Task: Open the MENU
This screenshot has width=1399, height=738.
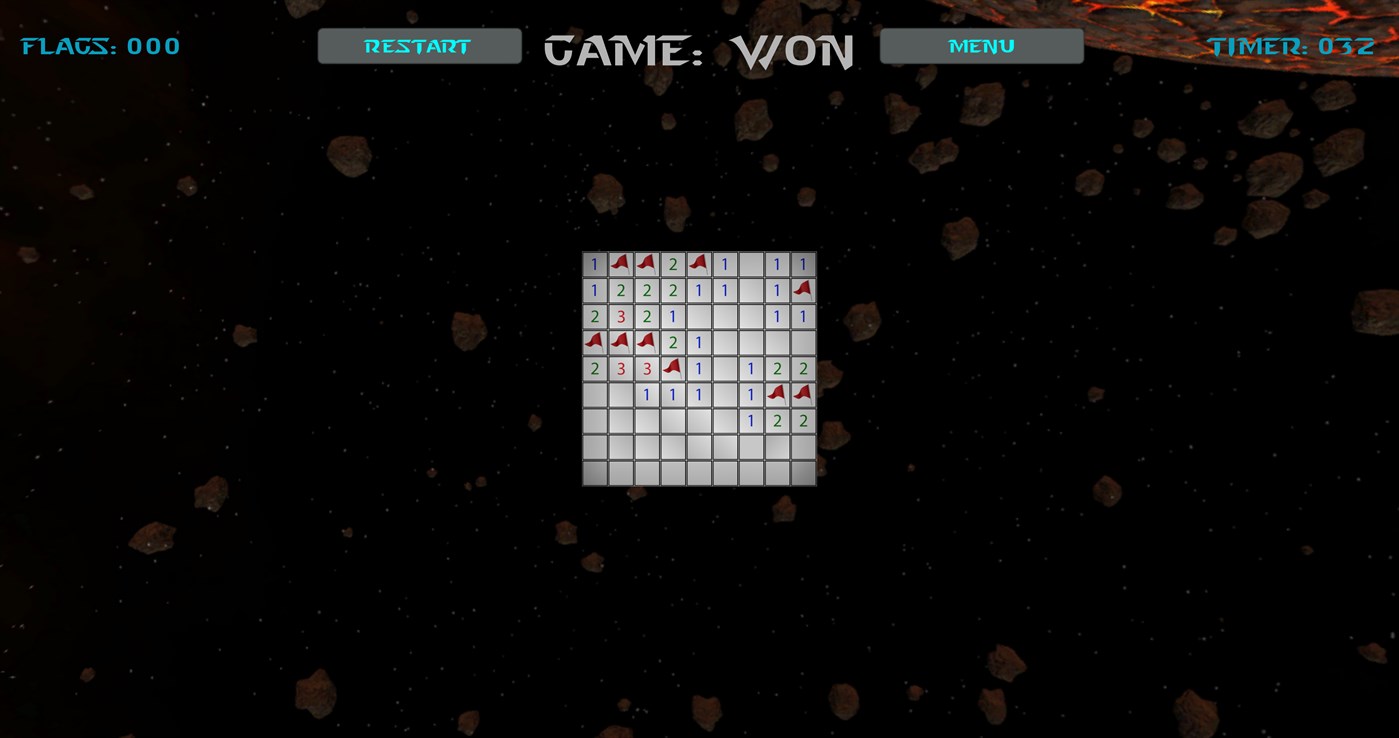Action: [x=979, y=45]
